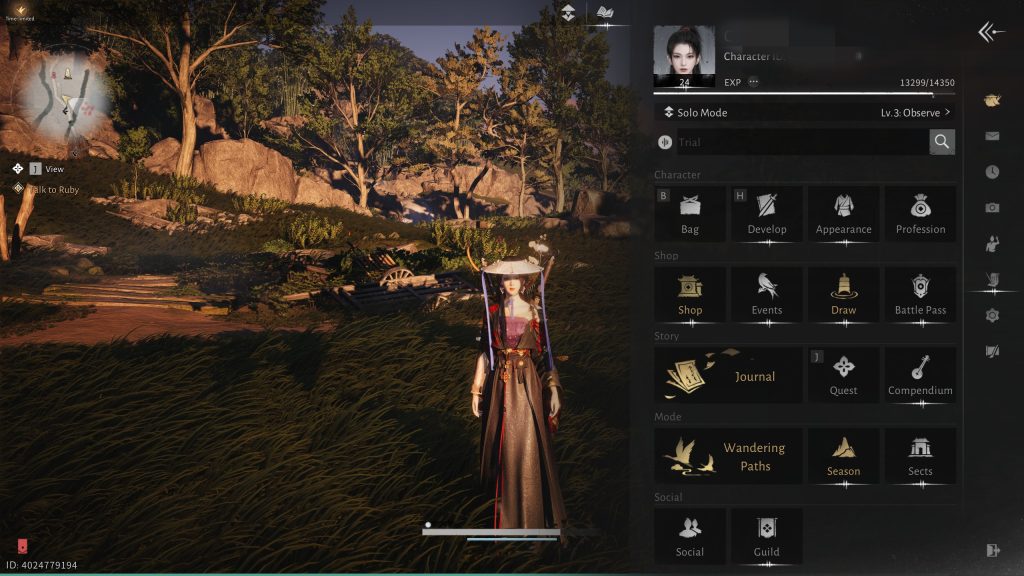Open the Draw menu
1024x576 pixels.
pos(843,294)
